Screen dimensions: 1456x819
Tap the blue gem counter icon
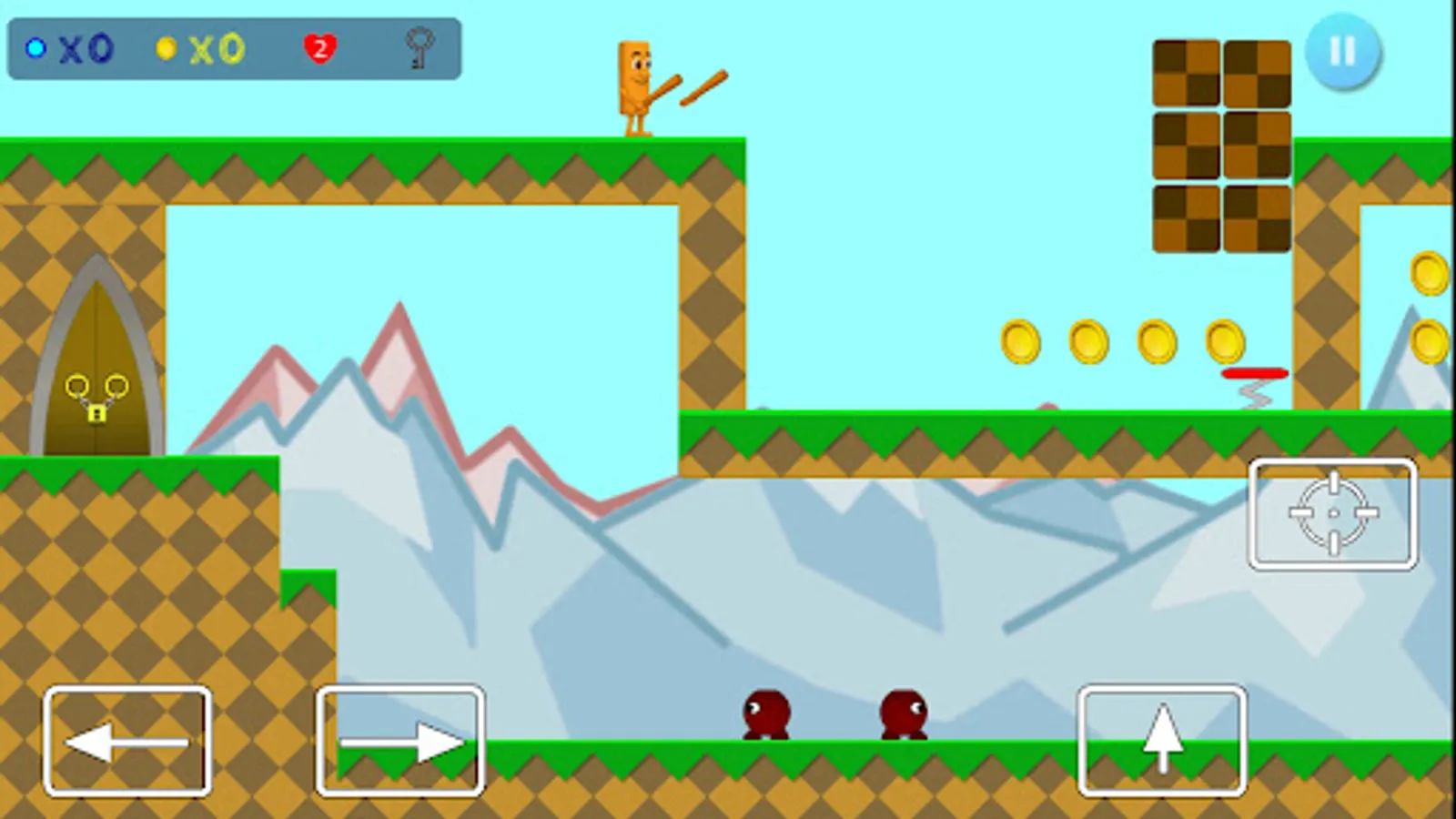pyautogui.click(x=35, y=47)
